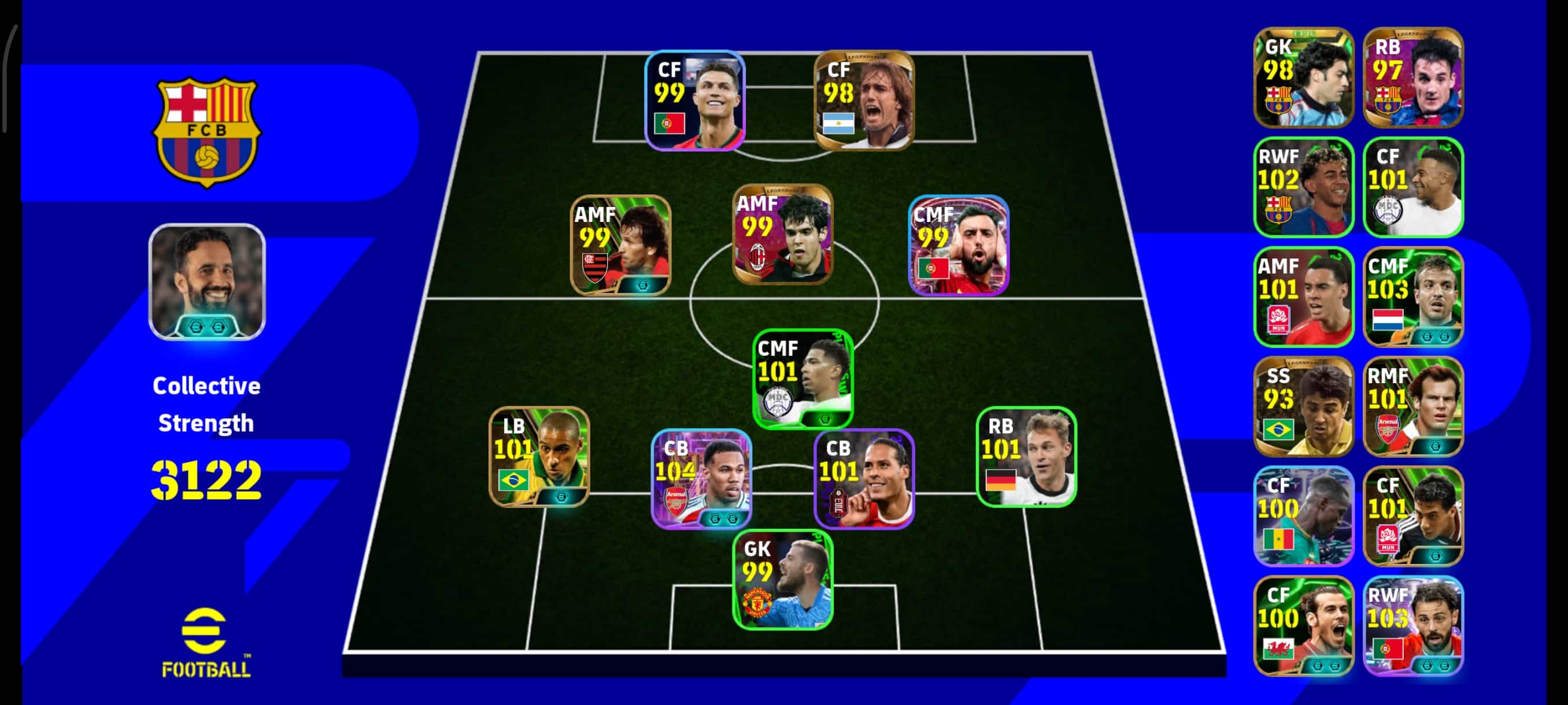The image size is (1568, 705).
Task: Select the CMF 101 central midfielder on pitch
Action: click(x=803, y=379)
